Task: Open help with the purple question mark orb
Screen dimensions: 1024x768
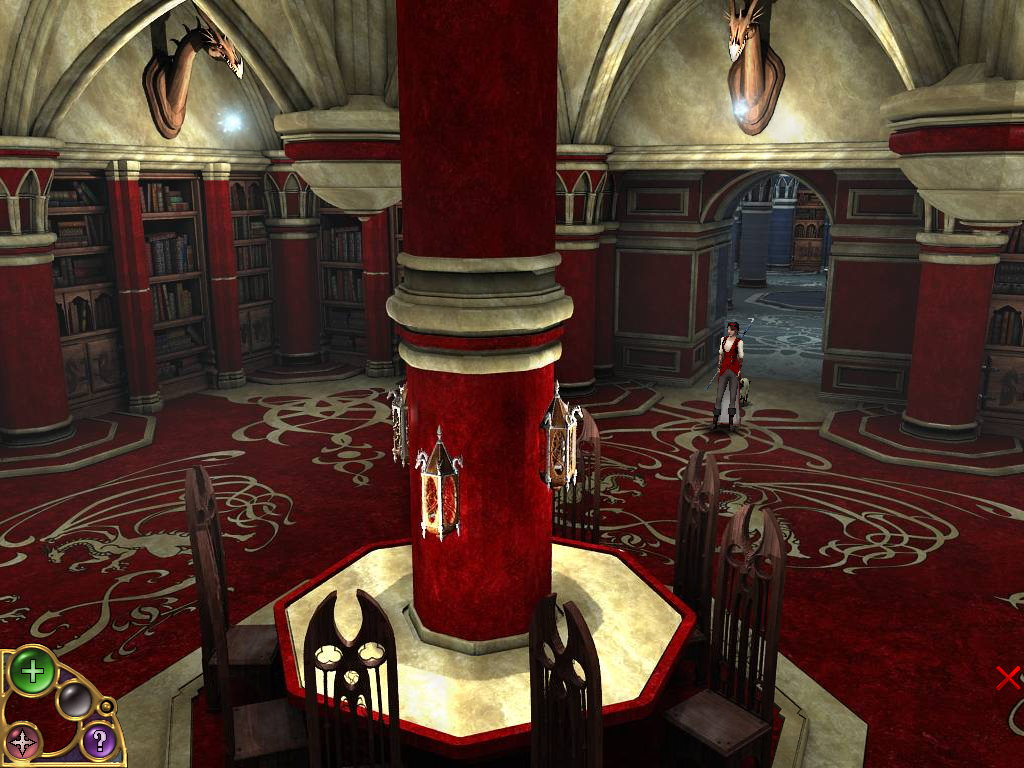Action: pos(98,741)
